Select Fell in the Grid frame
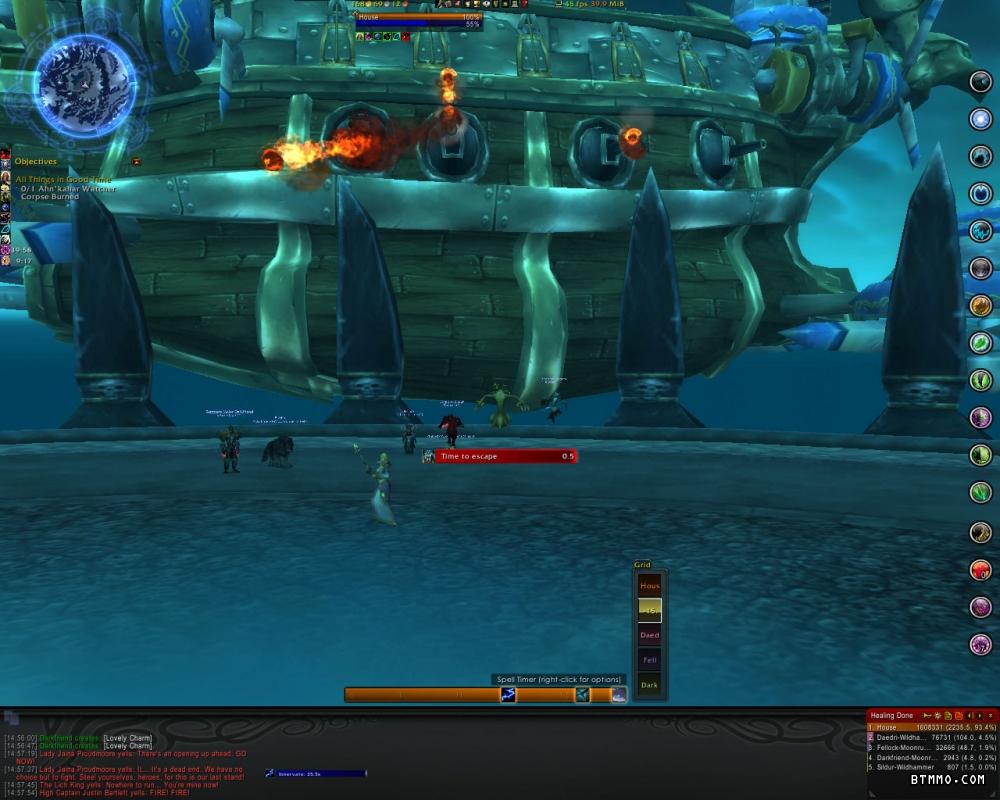This screenshot has height=800, width=1000. coord(650,660)
